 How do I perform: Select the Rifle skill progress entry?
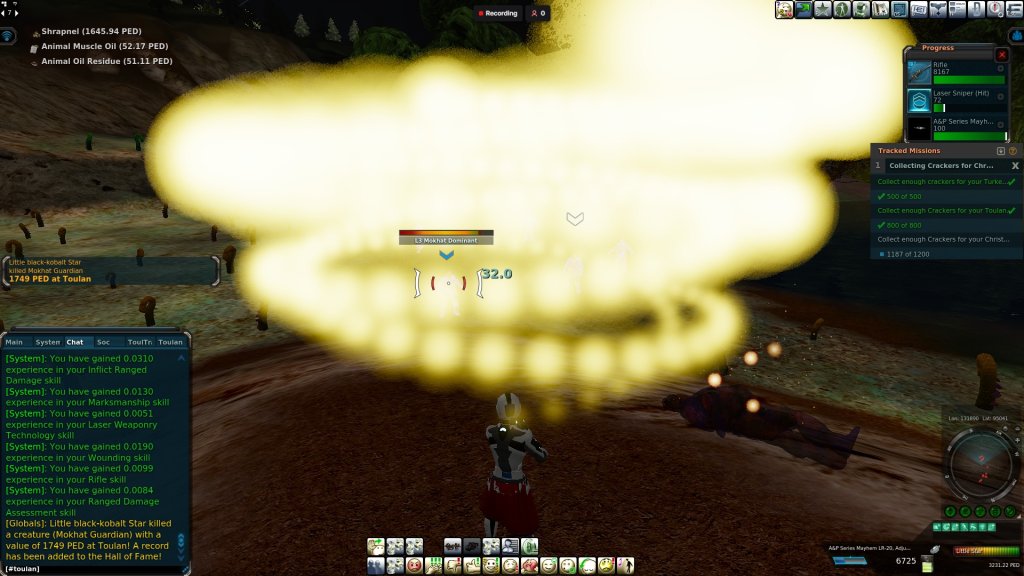coord(955,72)
